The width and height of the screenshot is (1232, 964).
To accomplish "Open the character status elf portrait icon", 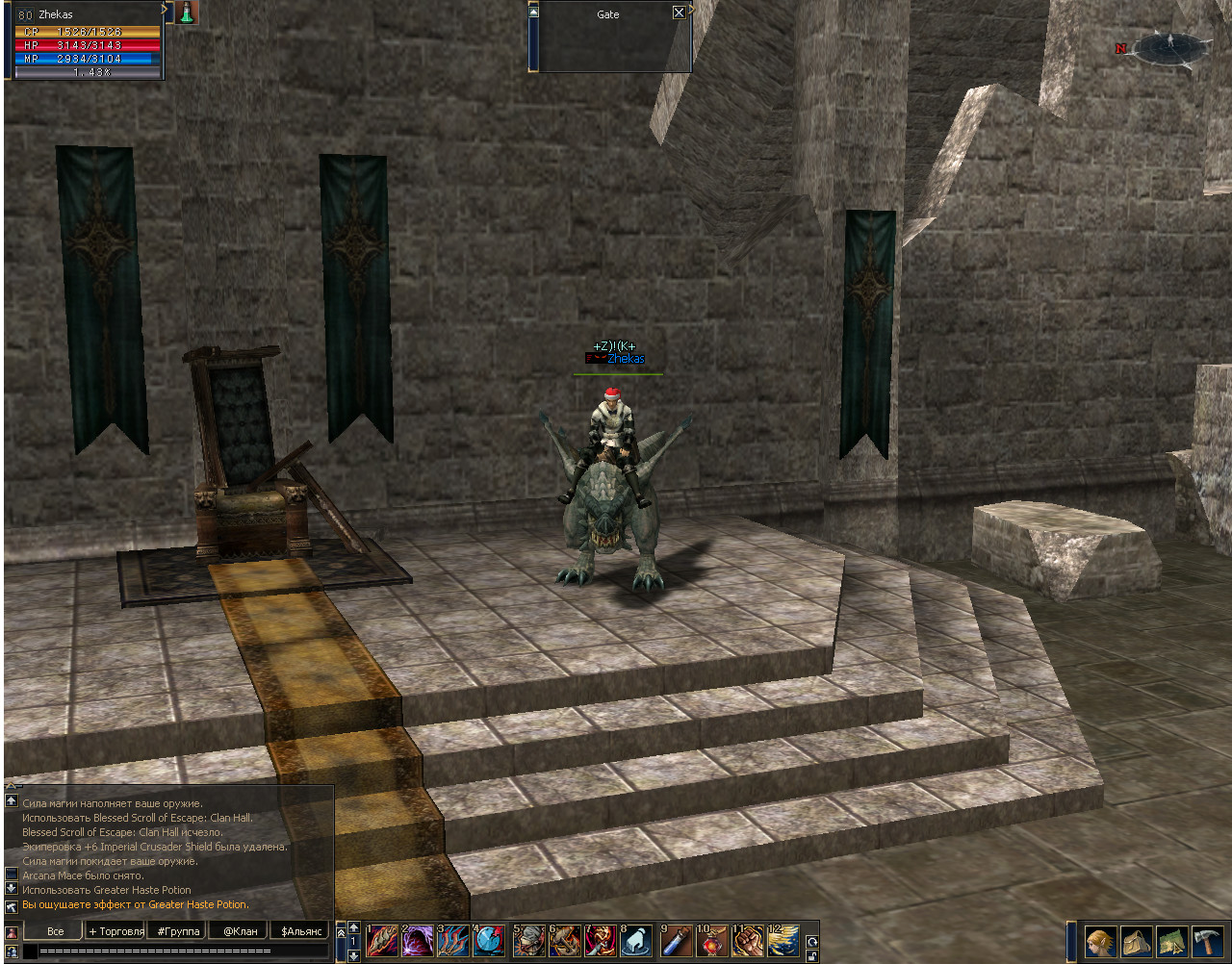I will click(1100, 940).
